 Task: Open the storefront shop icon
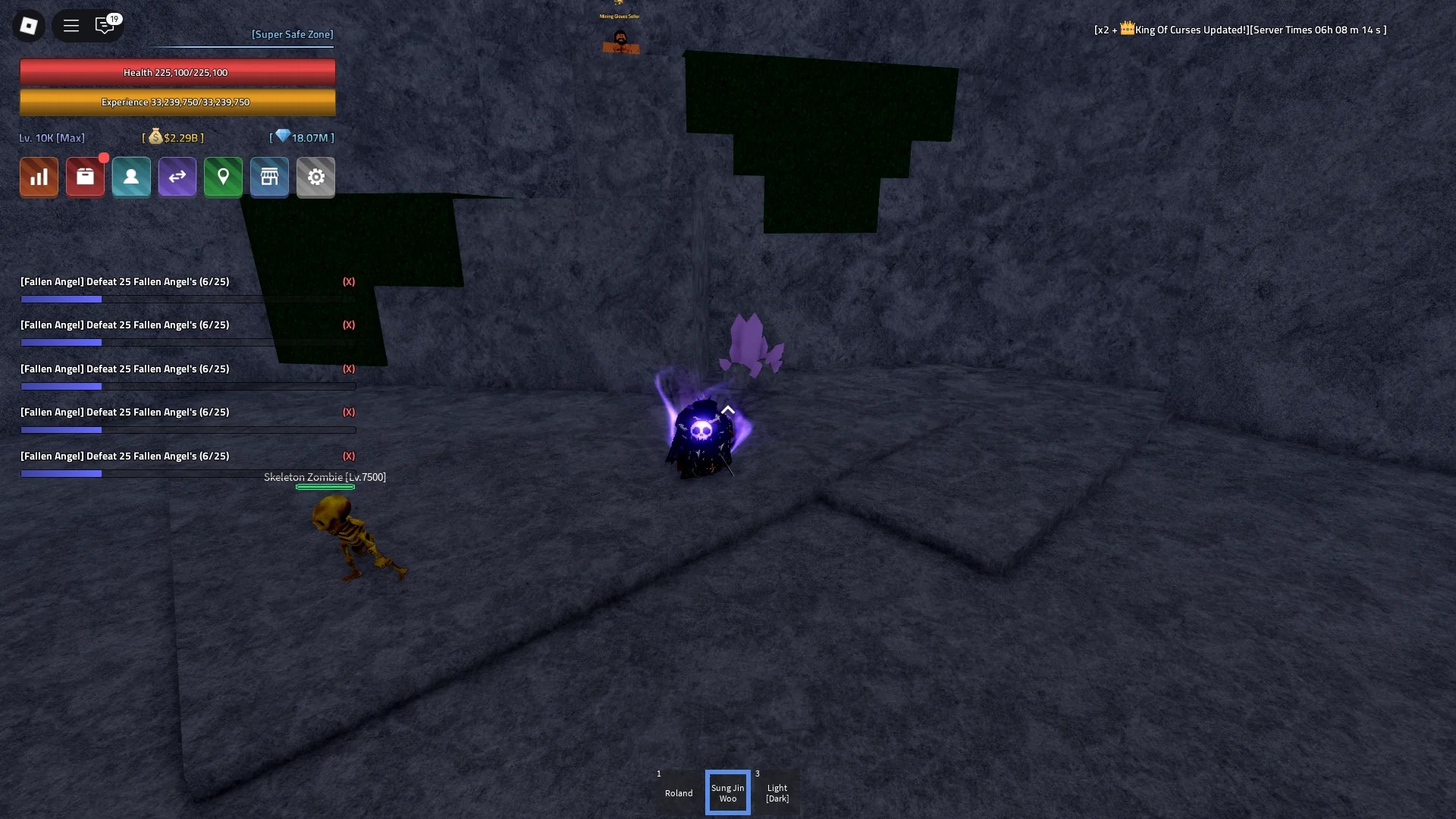coord(269,177)
